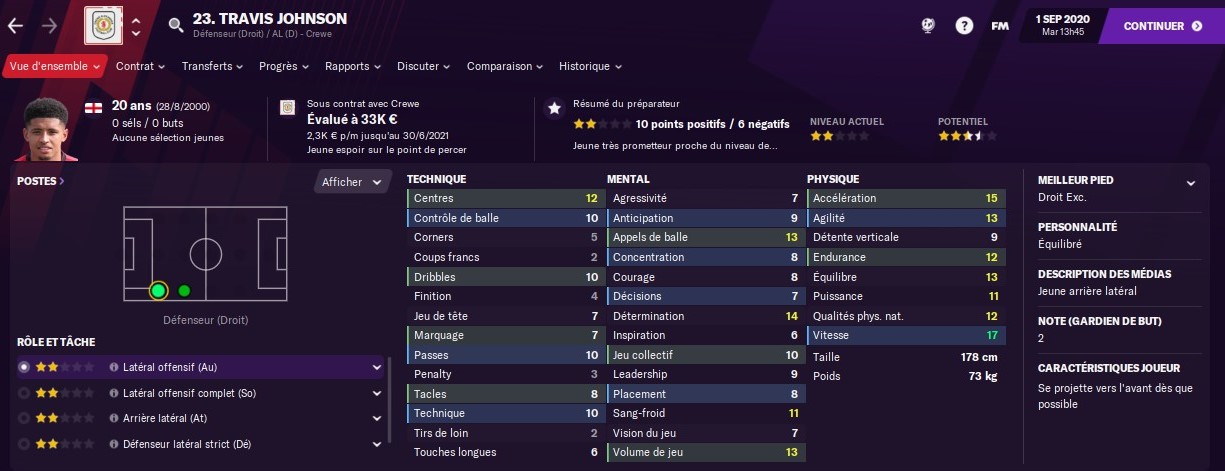Click the search magnifier icon
Image resolution: width=1225 pixels, height=471 pixels.
[176, 26]
